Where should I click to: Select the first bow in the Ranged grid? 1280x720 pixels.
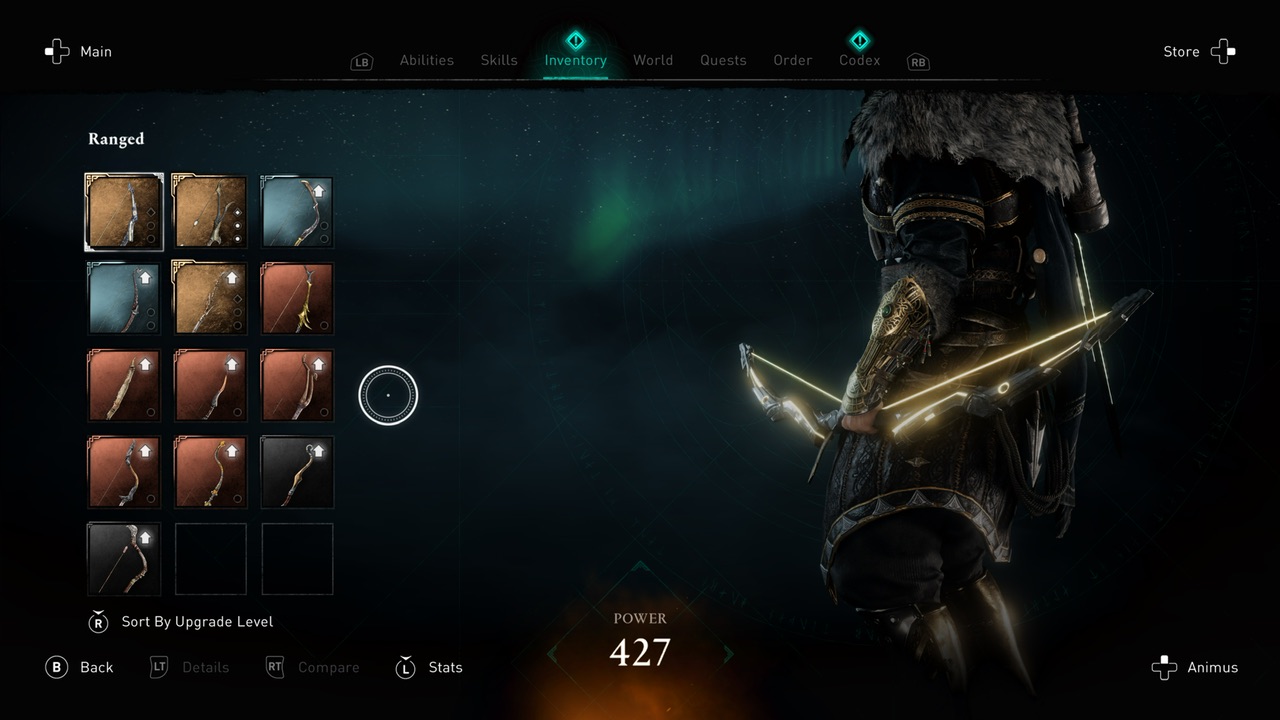click(x=124, y=212)
